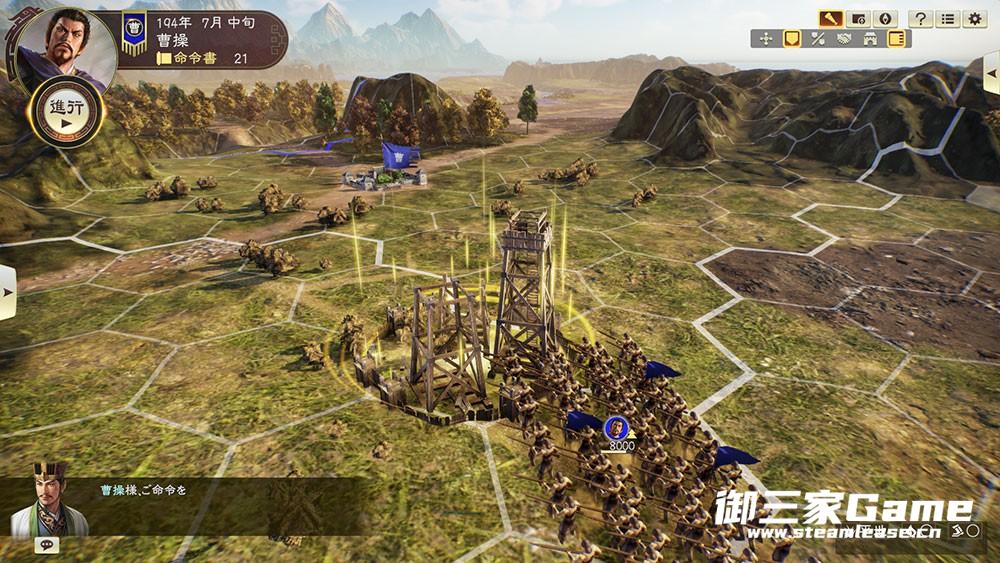This screenshot has height=563, width=1000.
Task: Toggle the highlighted panel list filter
Action: click(896, 39)
